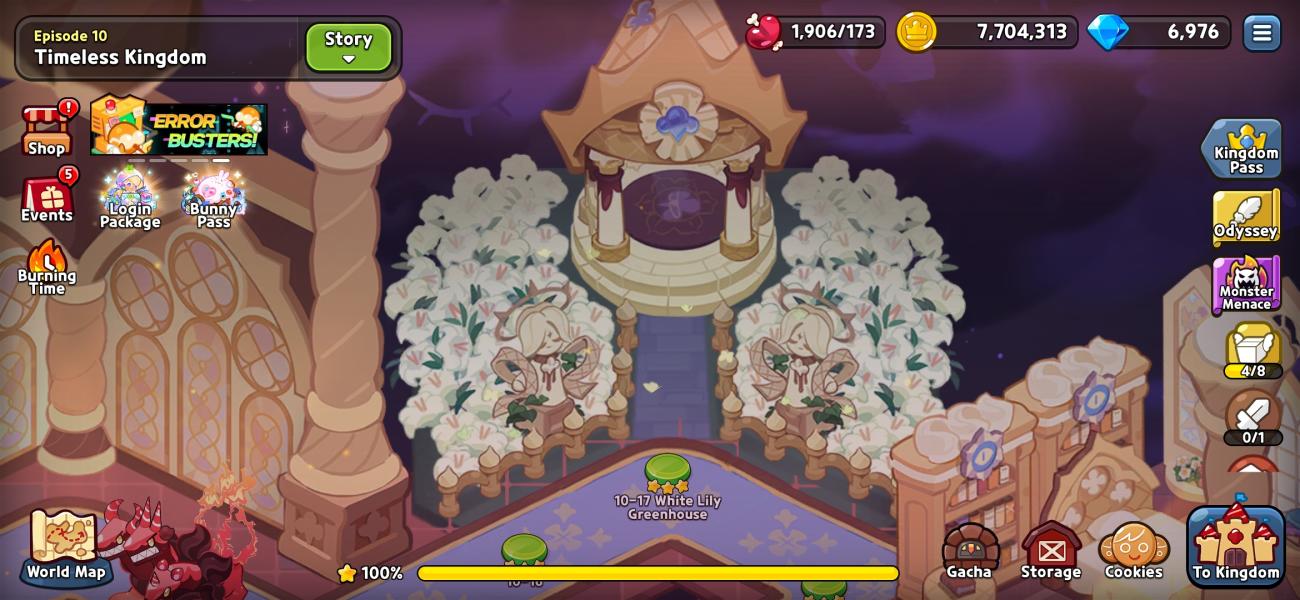The height and width of the screenshot is (600, 1300).
Task: Open the World Map
Action: (65, 546)
